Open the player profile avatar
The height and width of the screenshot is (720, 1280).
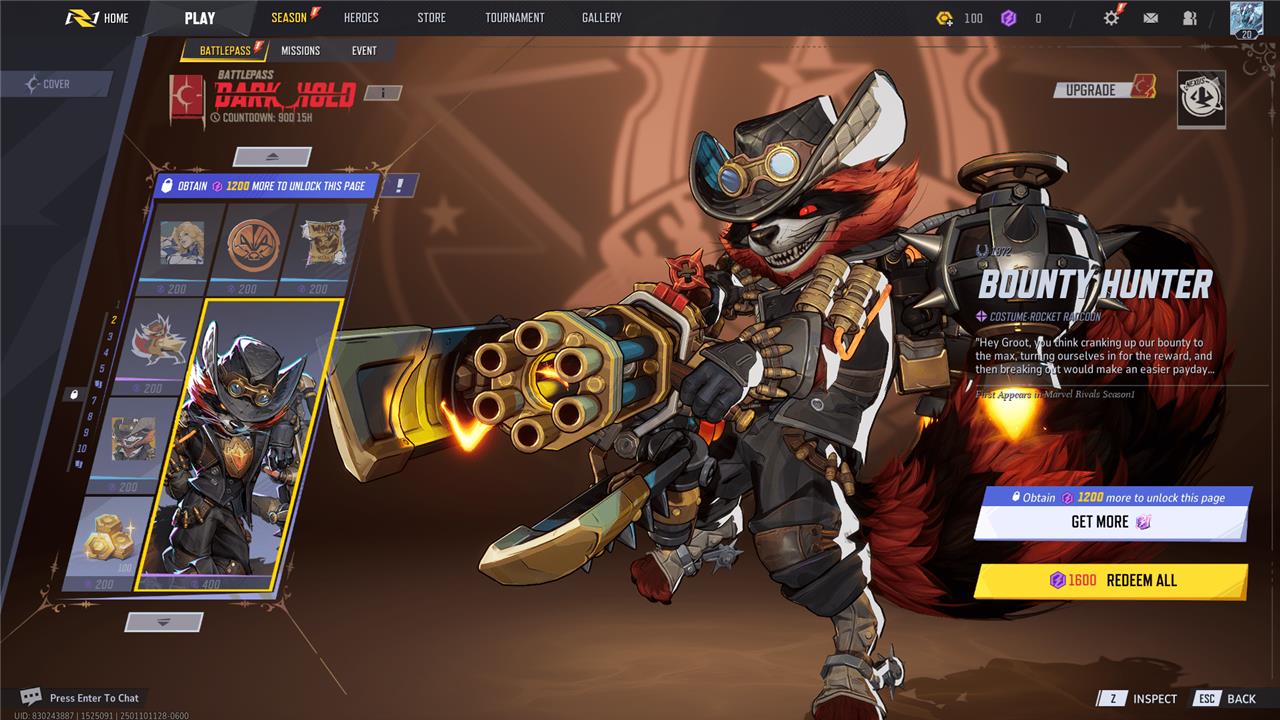click(1246, 18)
